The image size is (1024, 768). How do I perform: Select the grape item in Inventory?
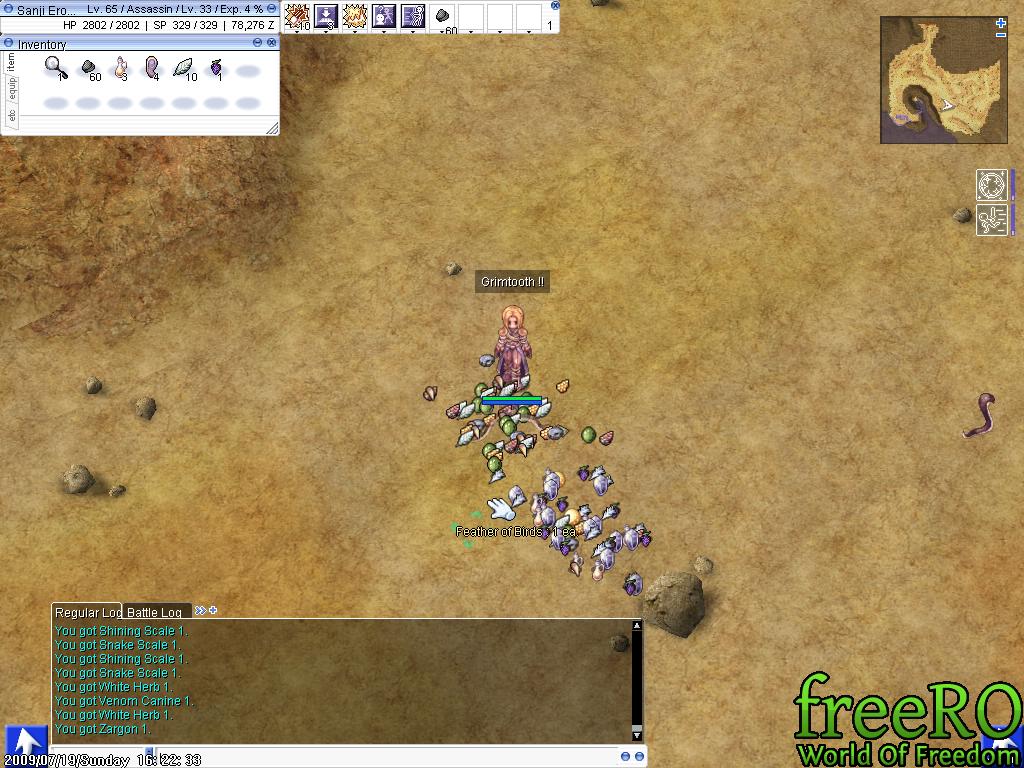pos(215,68)
